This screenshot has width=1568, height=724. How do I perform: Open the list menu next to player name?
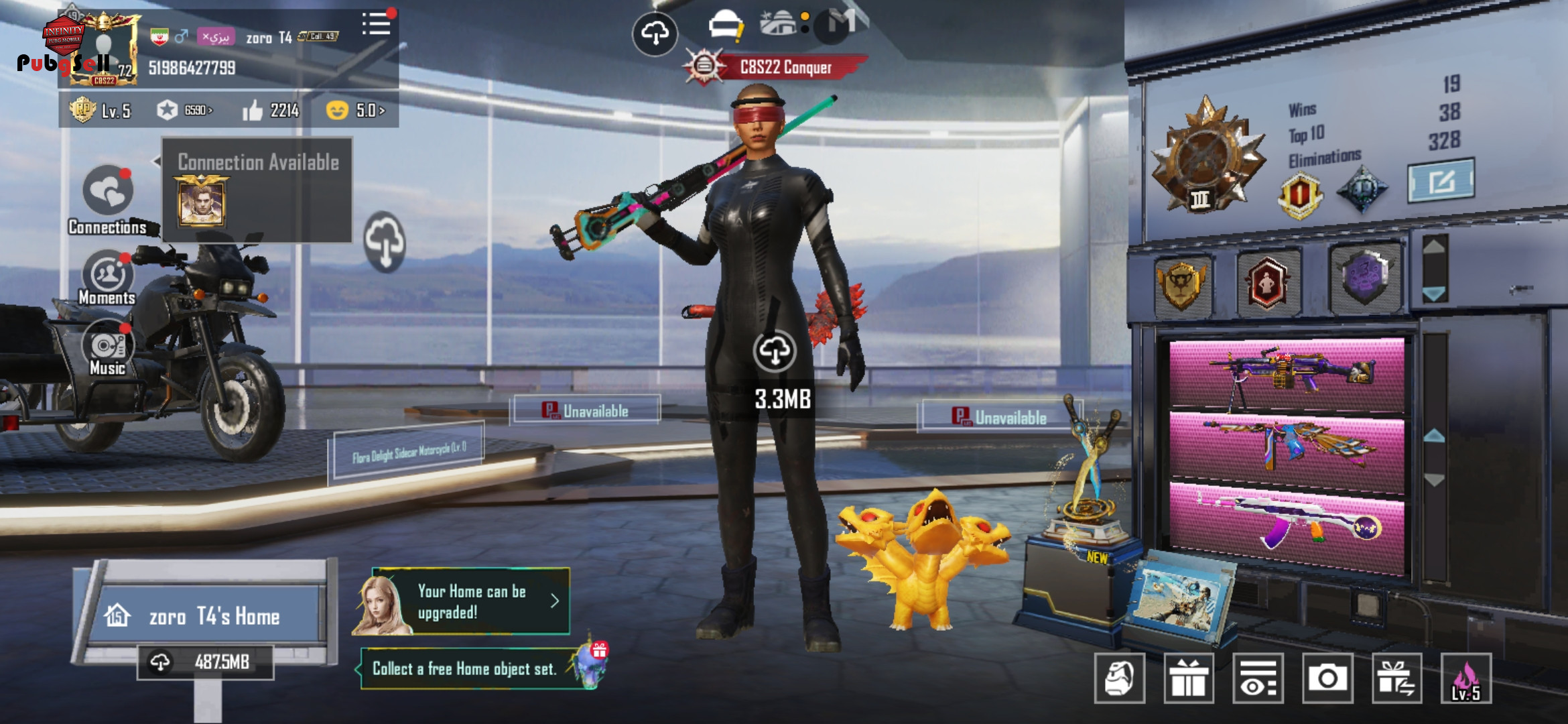(377, 24)
